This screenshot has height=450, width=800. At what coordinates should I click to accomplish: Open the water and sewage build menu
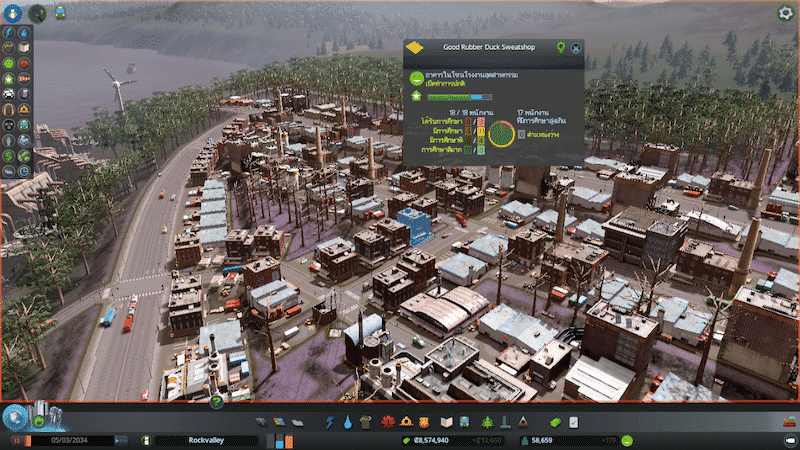pyautogui.click(x=346, y=422)
